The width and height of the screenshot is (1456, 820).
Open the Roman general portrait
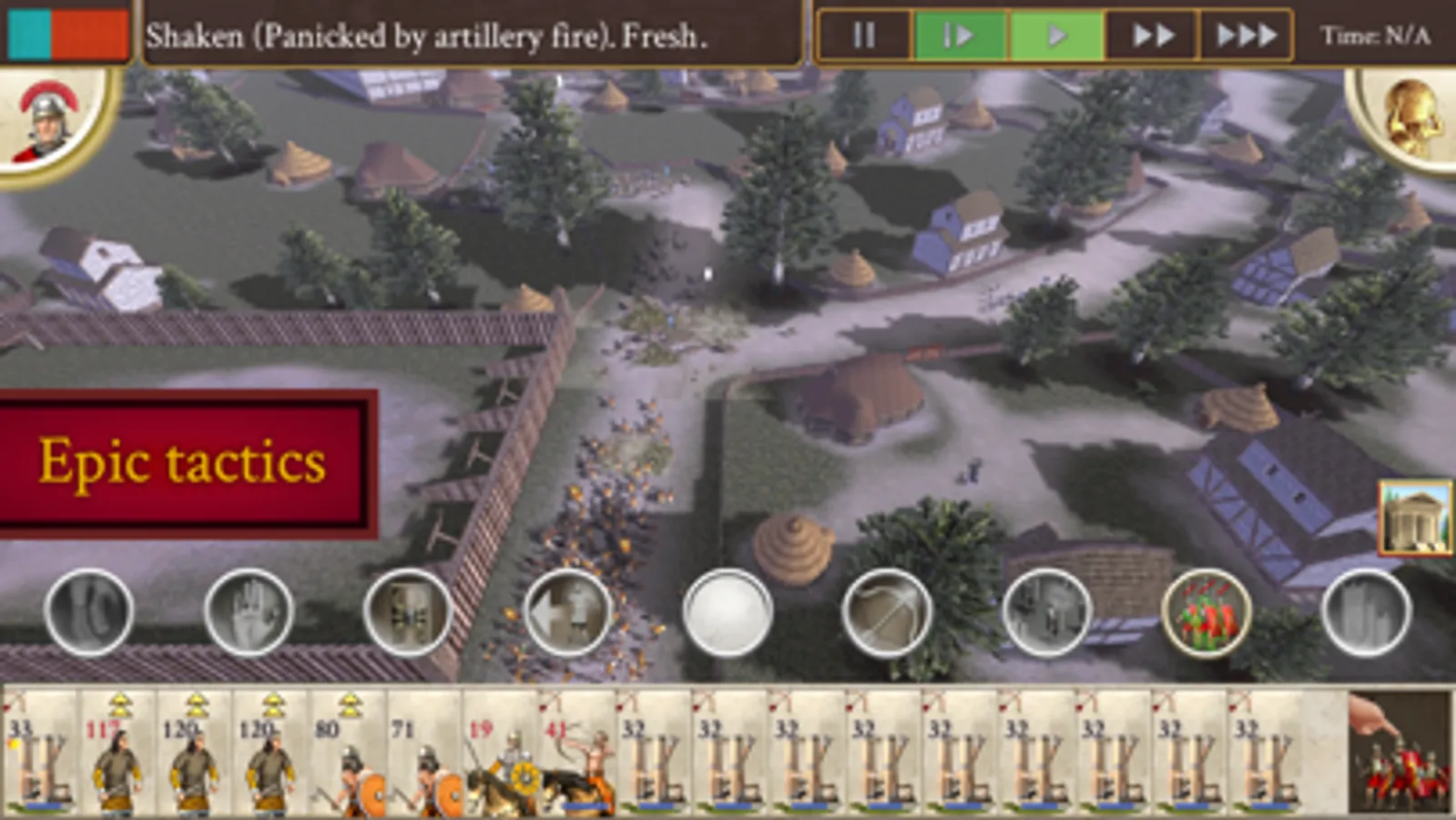[50, 123]
